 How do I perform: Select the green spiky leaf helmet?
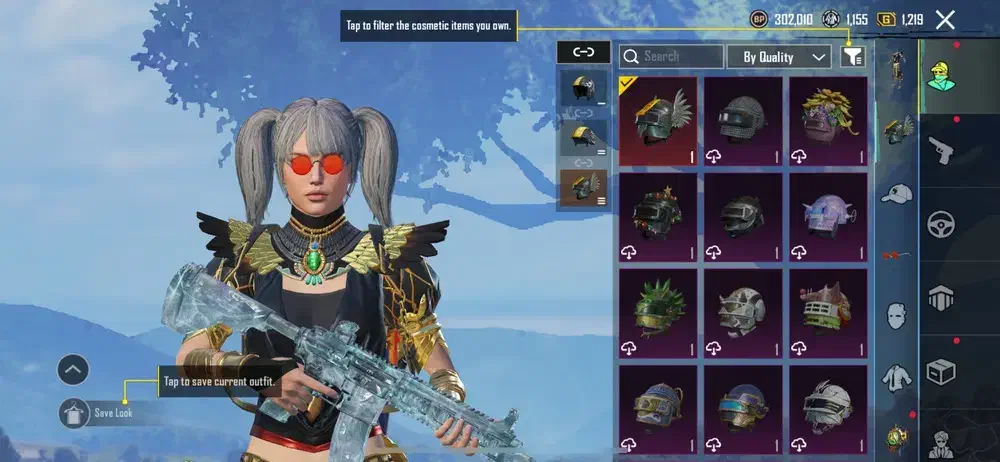coord(658,311)
